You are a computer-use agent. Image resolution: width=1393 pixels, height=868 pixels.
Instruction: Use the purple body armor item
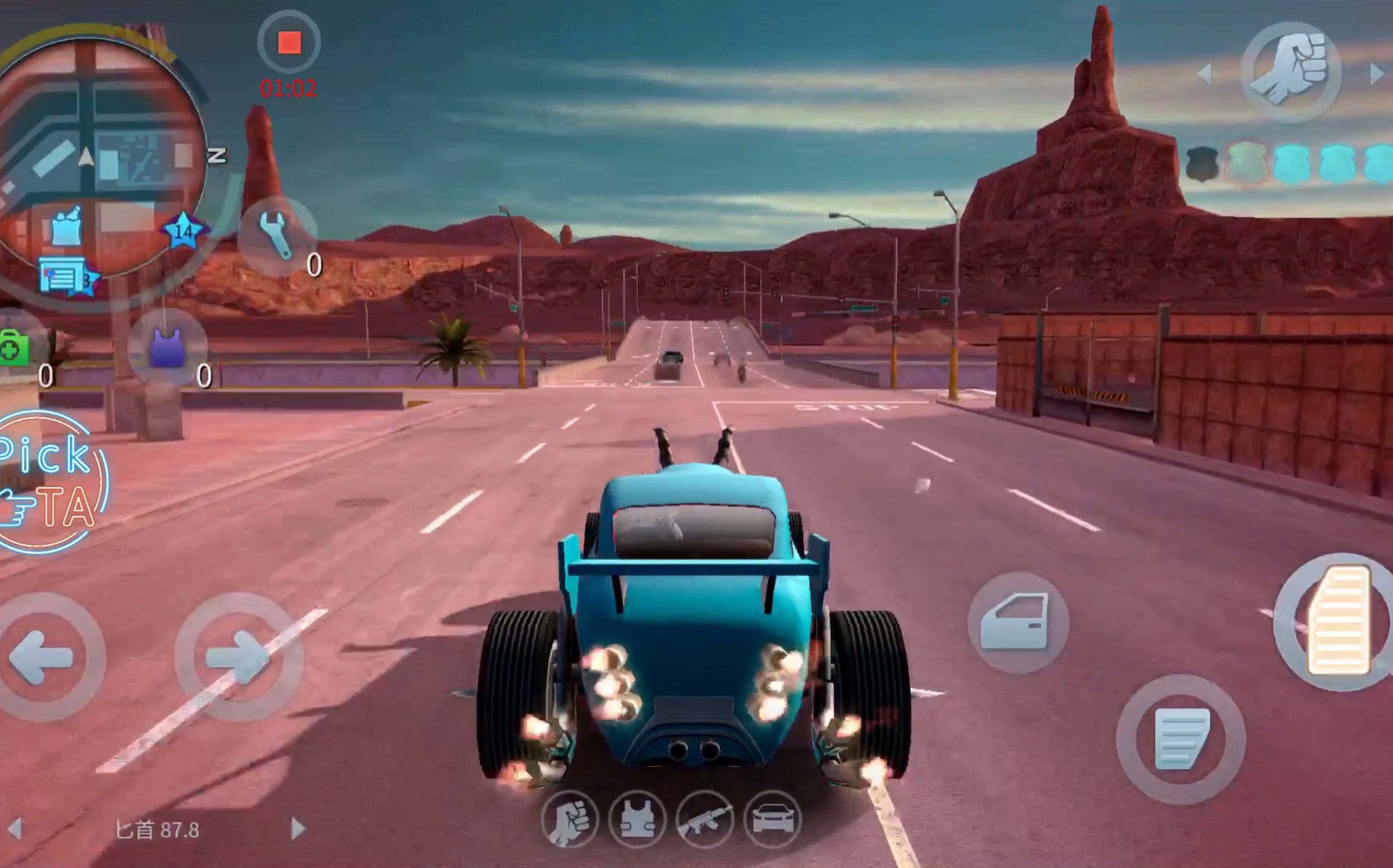coord(167,348)
